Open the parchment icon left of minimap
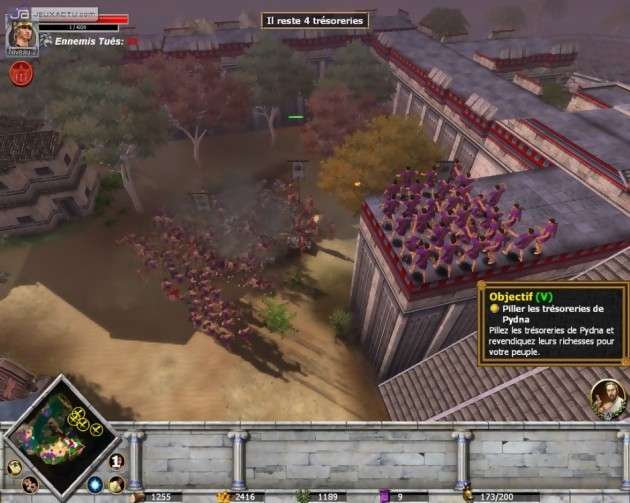This screenshot has width=630, height=503. pyautogui.click(x=14, y=467)
